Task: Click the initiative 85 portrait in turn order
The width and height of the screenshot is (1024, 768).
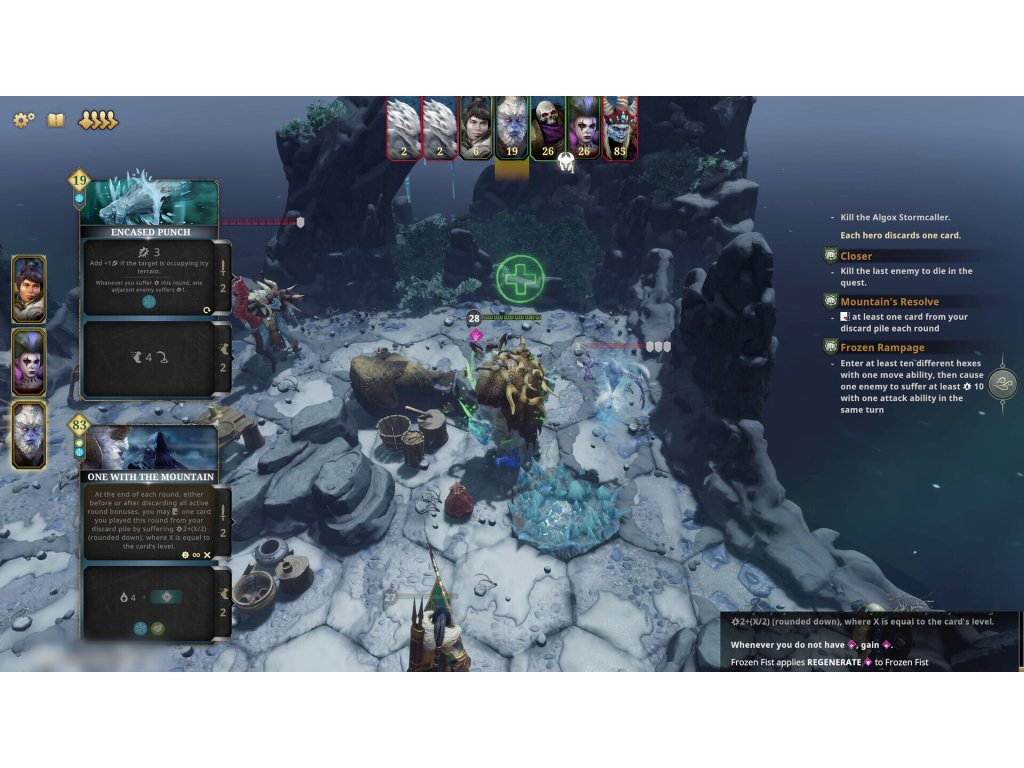Action: click(x=620, y=128)
